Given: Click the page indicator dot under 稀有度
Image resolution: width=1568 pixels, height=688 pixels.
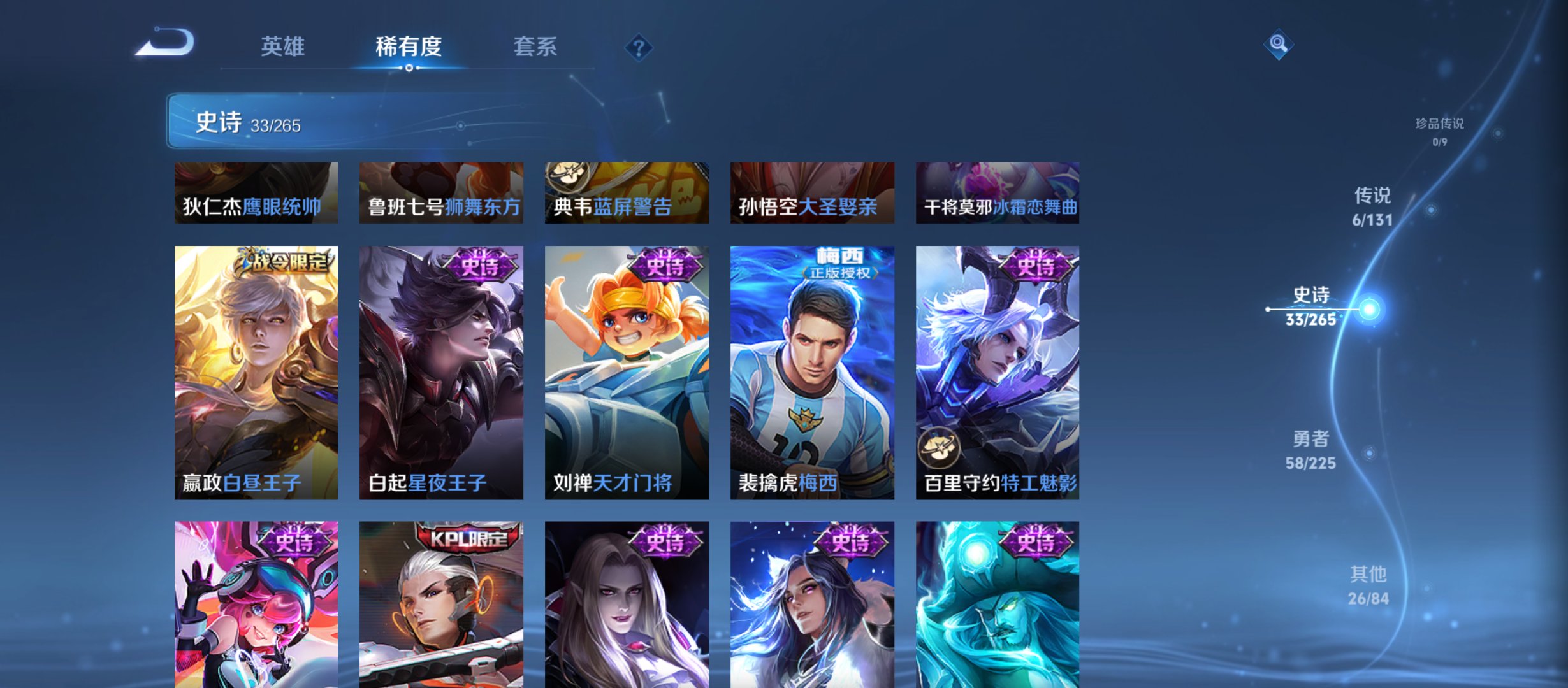Looking at the screenshot, I should click(410, 69).
